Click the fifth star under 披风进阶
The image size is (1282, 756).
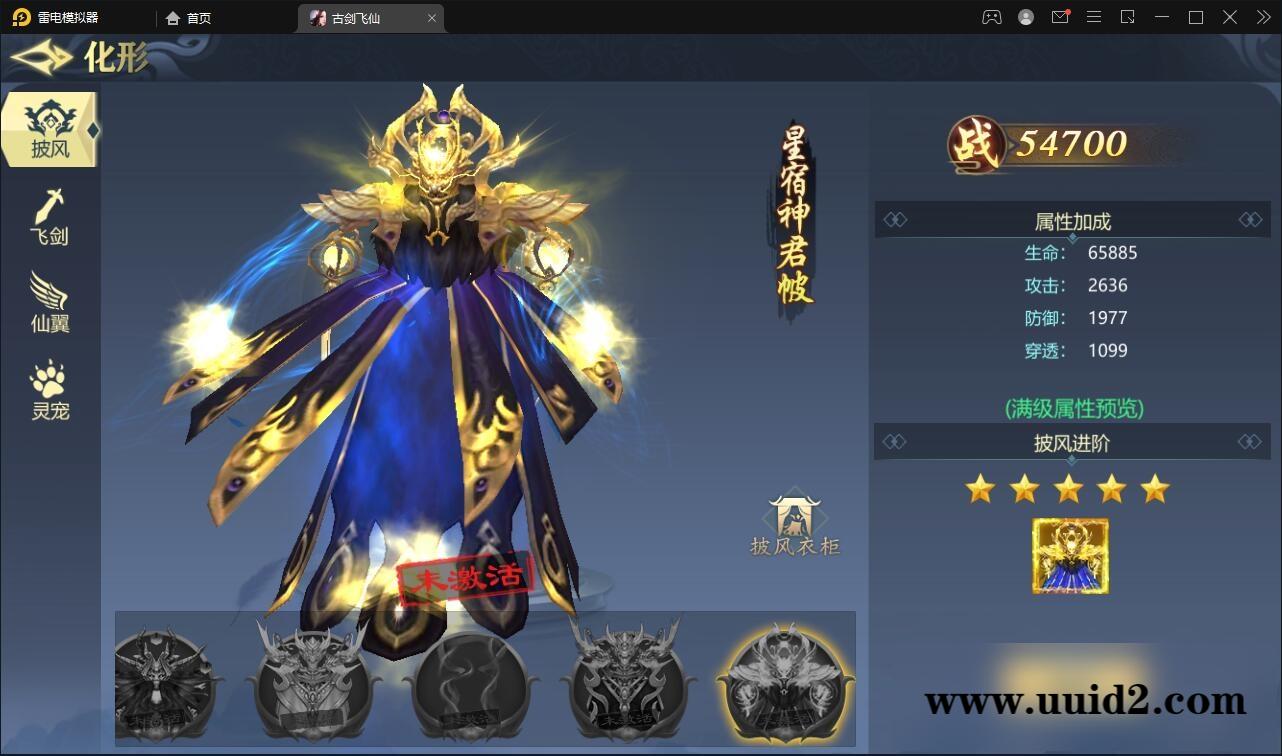pos(1155,489)
